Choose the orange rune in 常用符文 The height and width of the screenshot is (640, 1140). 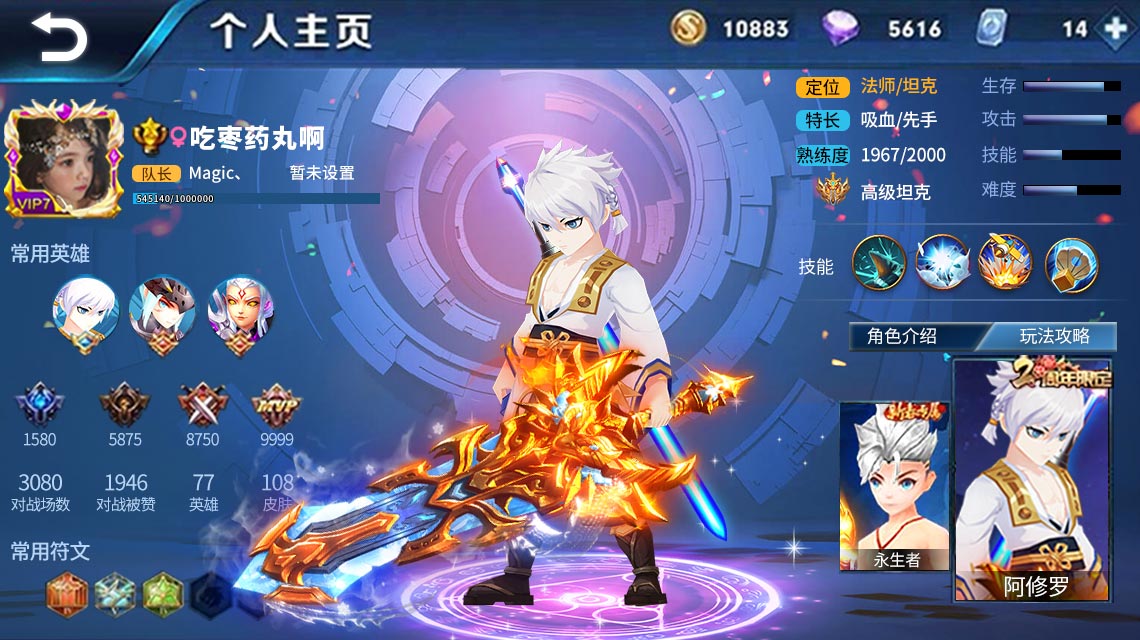[68, 593]
